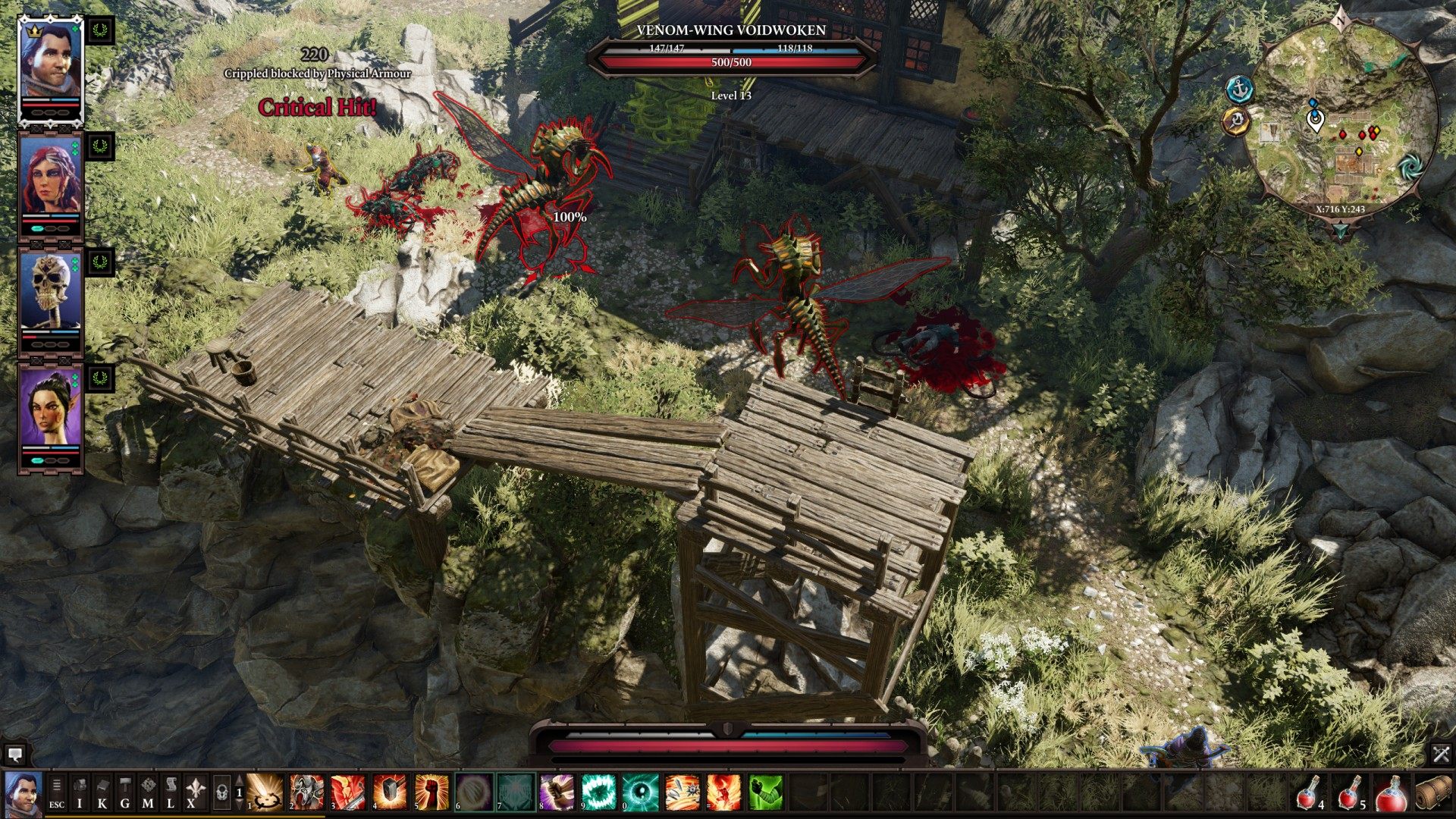Activate the green flexing arm skill
This screenshot has height=819, width=1456.
point(766,792)
